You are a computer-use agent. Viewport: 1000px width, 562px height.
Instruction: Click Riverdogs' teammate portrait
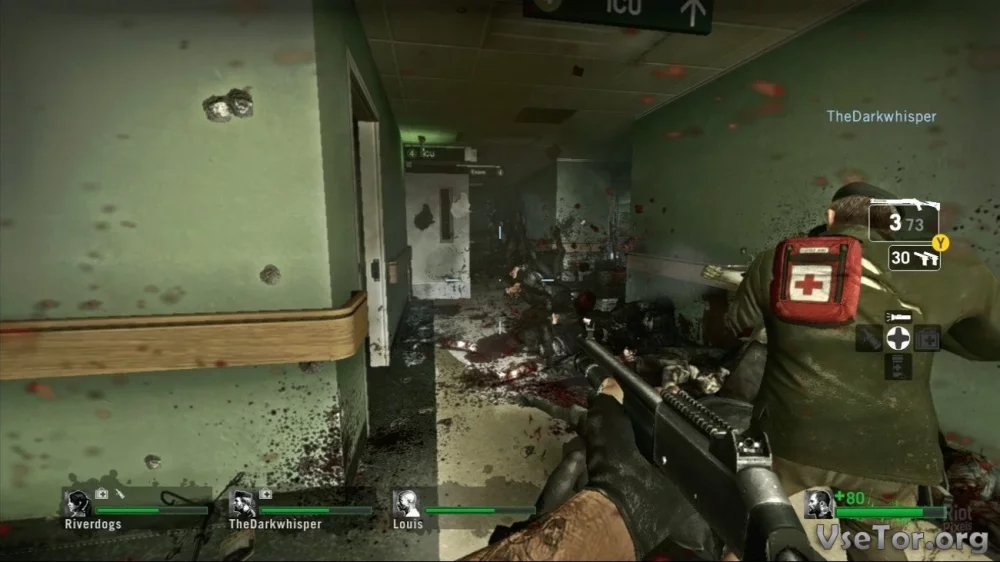(77, 504)
